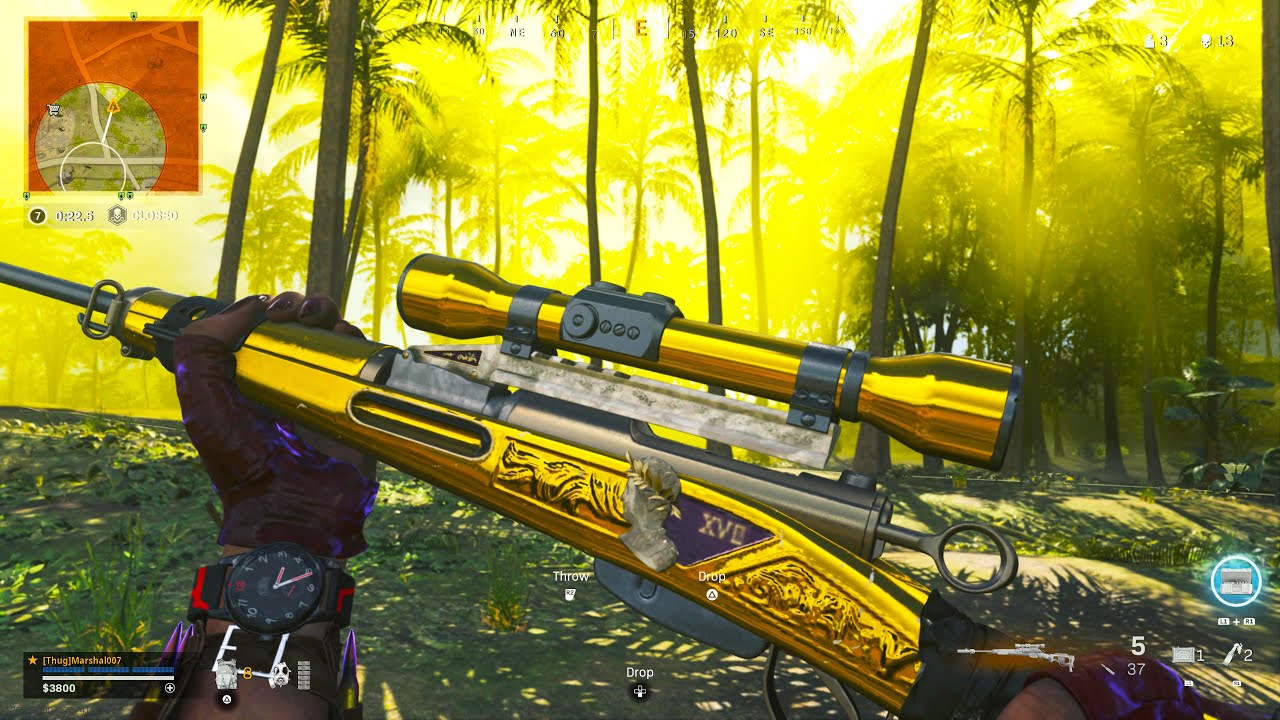Click the yellow player arrow on the minimap
Image resolution: width=1280 pixels, height=720 pixels.
[113, 104]
